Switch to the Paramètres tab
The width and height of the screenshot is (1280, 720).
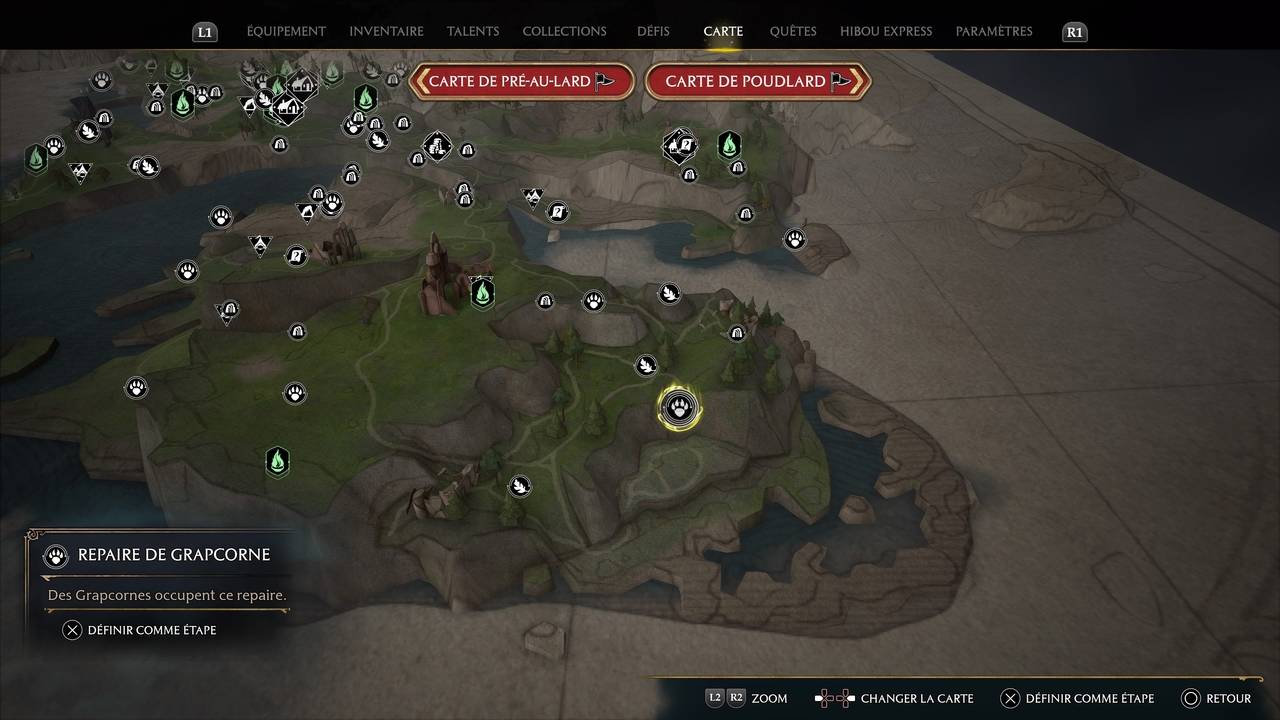coord(994,31)
